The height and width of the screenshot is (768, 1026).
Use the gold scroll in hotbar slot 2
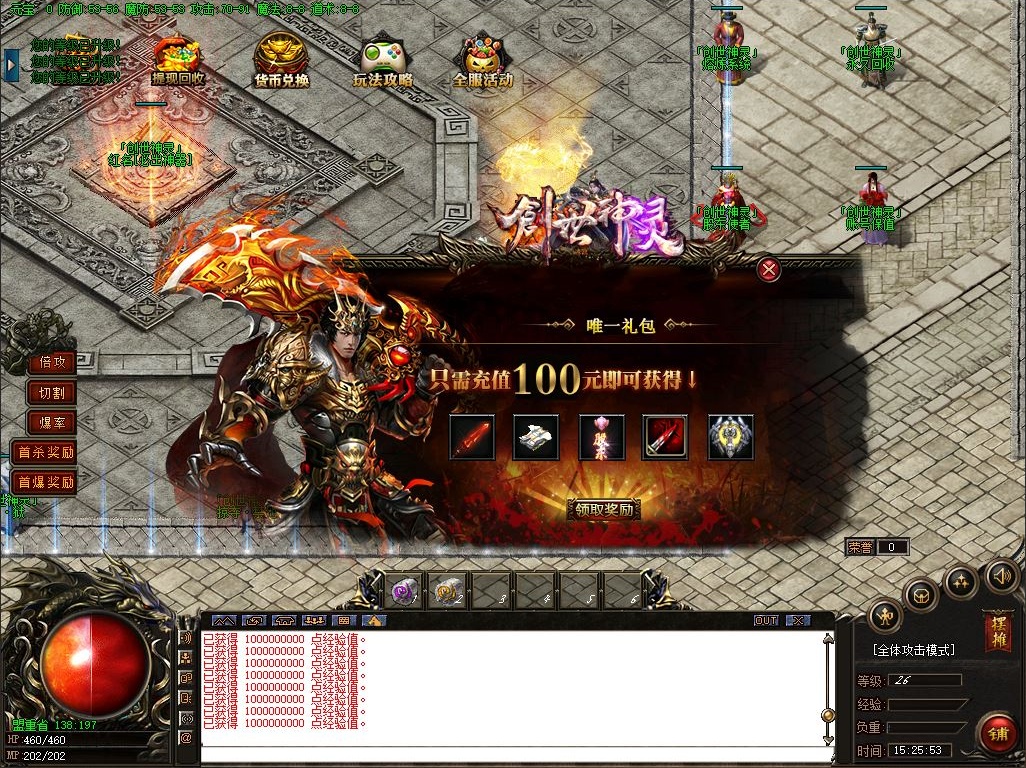tap(448, 590)
